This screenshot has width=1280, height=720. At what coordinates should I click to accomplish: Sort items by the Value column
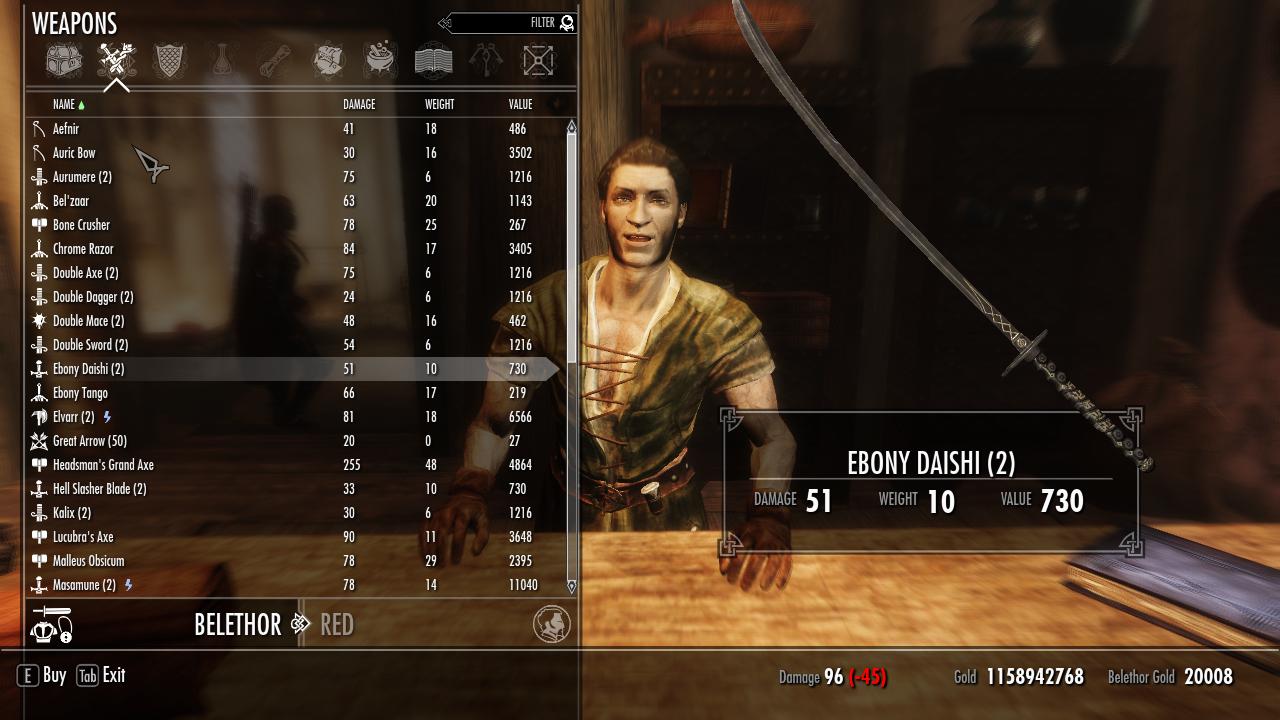(520, 105)
